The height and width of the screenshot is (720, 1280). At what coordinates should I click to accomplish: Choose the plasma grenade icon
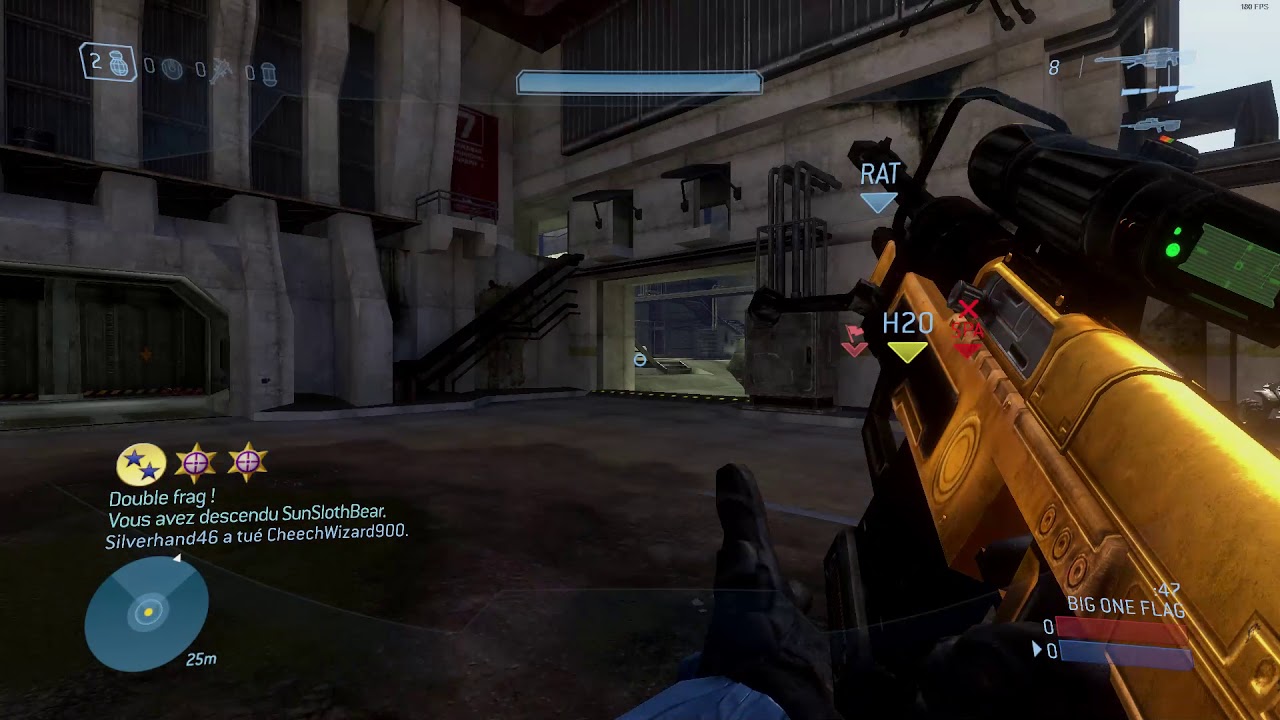click(172, 69)
